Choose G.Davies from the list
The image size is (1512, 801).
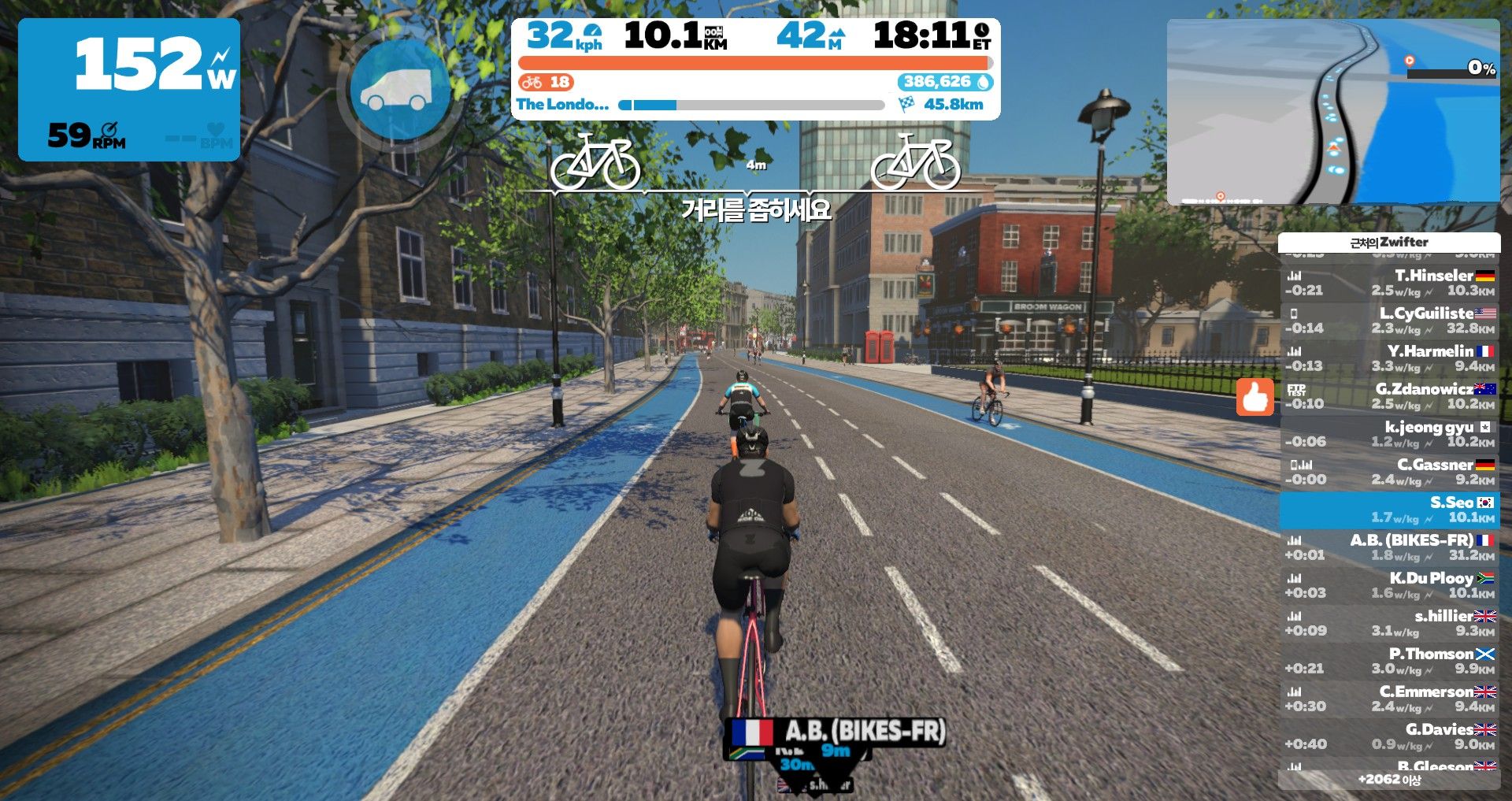coord(1389,736)
